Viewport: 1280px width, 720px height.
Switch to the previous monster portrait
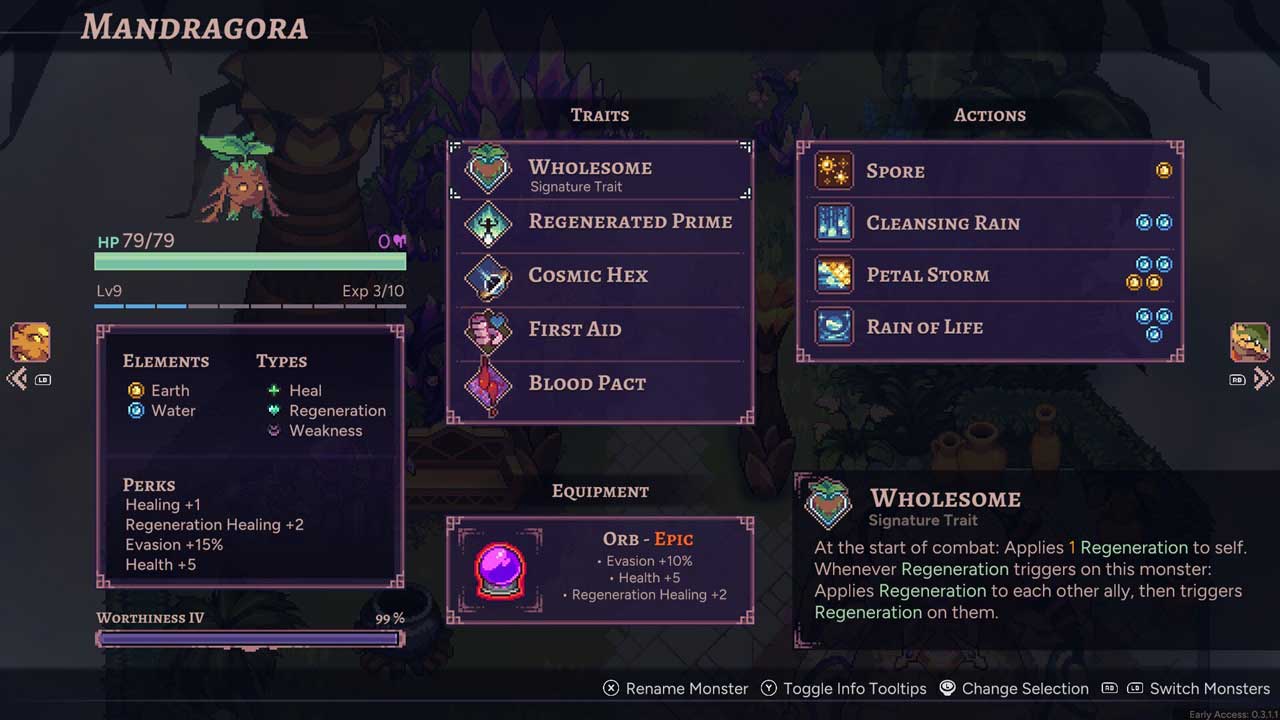(30, 343)
